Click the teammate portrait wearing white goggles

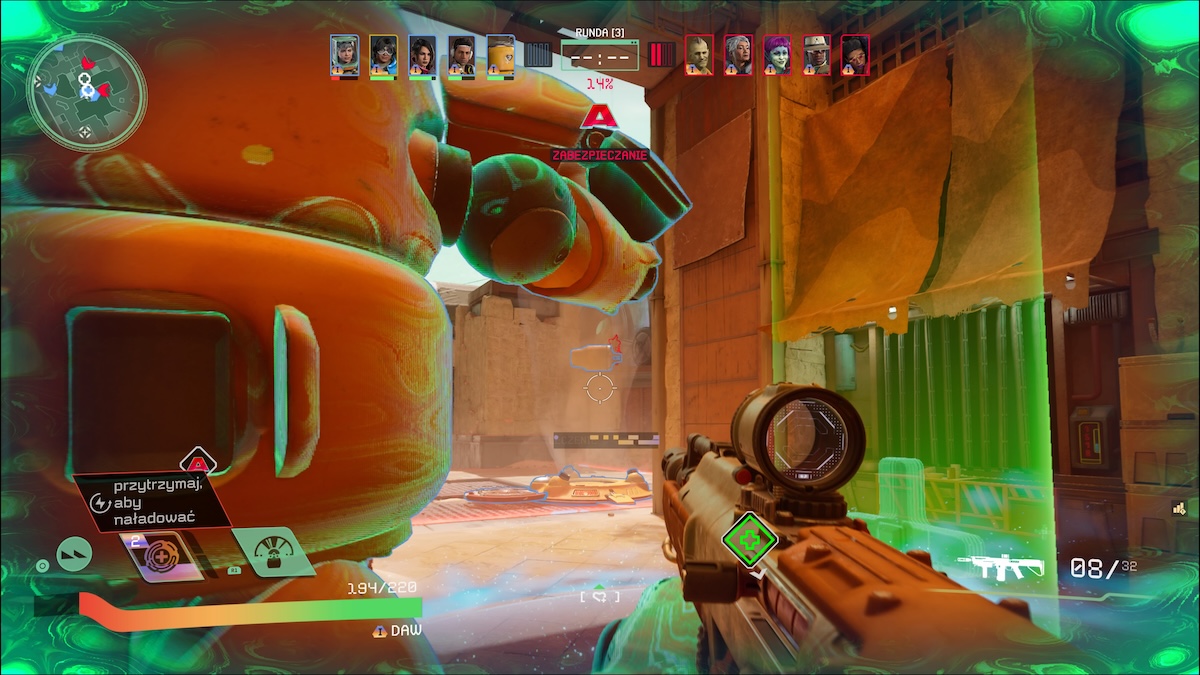pos(383,56)
